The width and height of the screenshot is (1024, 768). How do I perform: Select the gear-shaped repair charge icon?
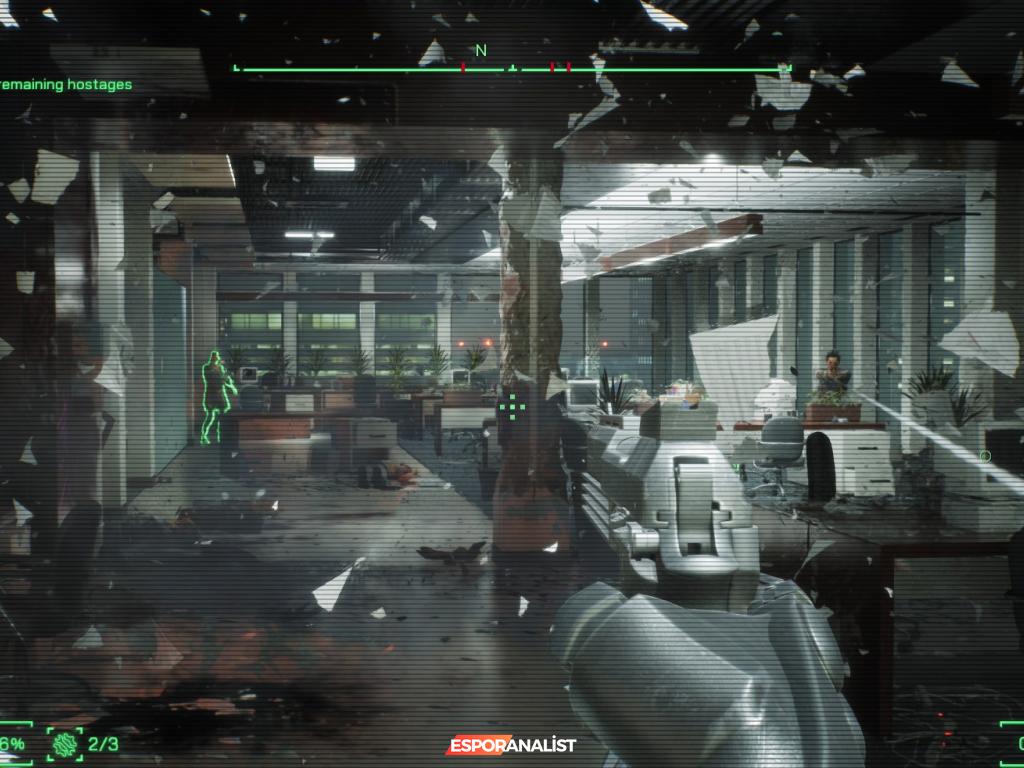click(66, 743)
